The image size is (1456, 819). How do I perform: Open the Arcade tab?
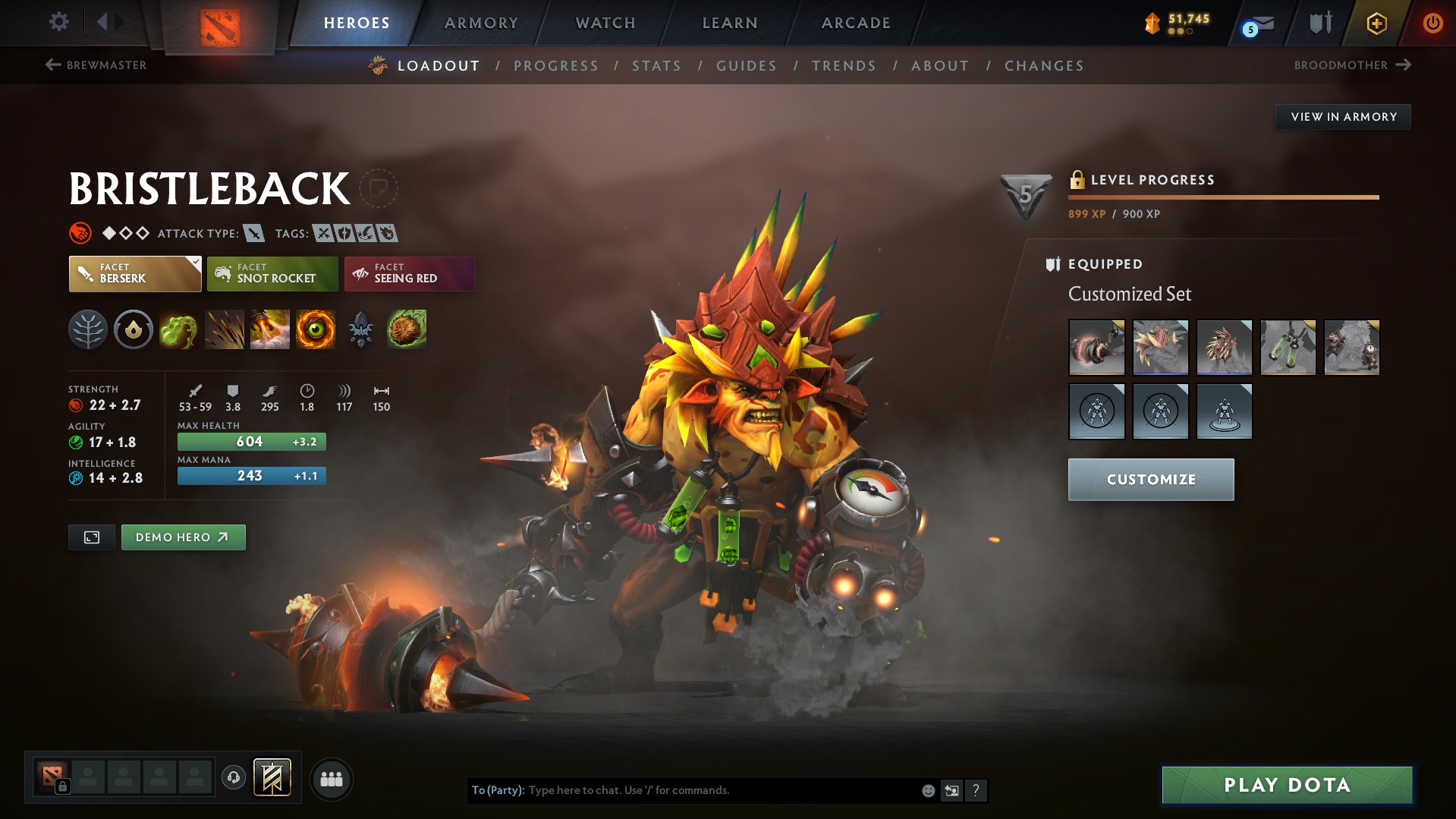[x=856, y=23]
